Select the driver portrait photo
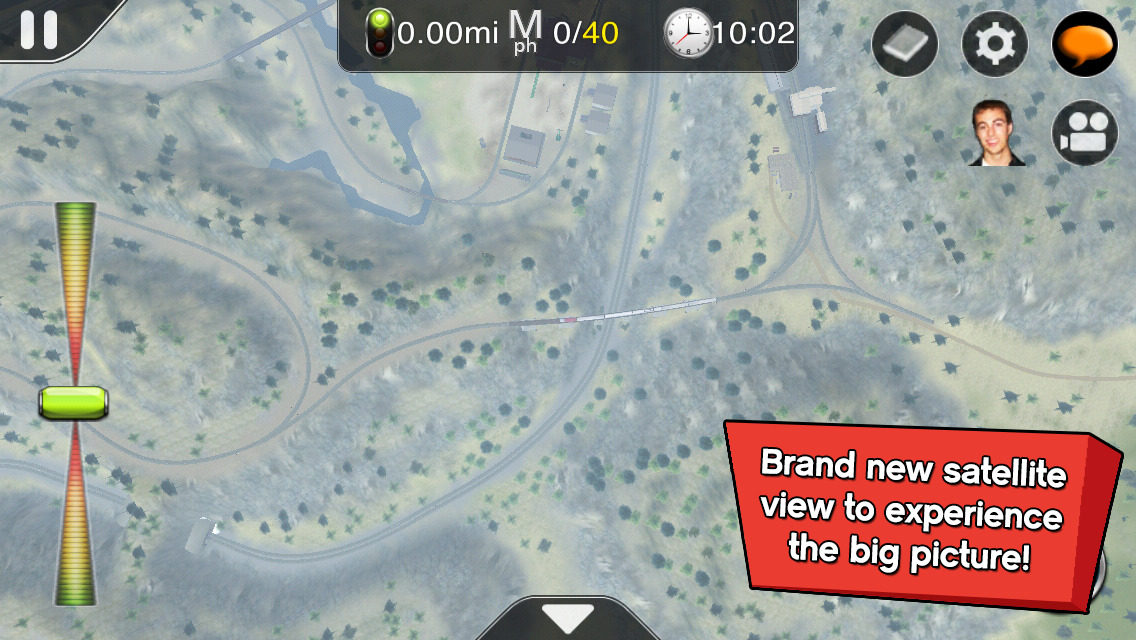Viewport: 1136px width, 640px height. (x=997, y=134)
